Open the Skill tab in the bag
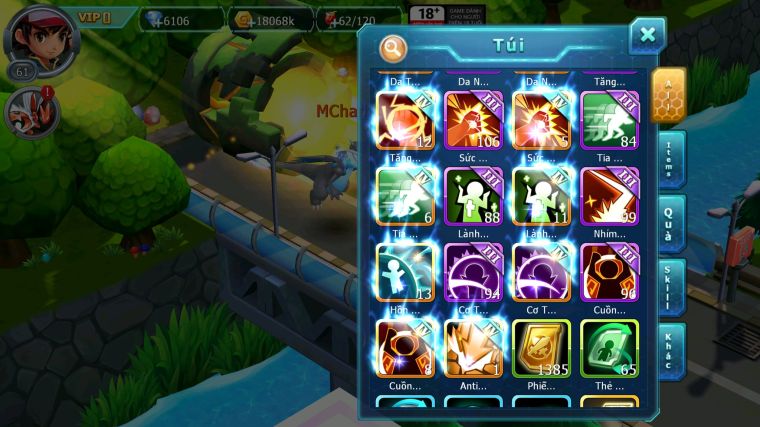 [x=670, y=286]
